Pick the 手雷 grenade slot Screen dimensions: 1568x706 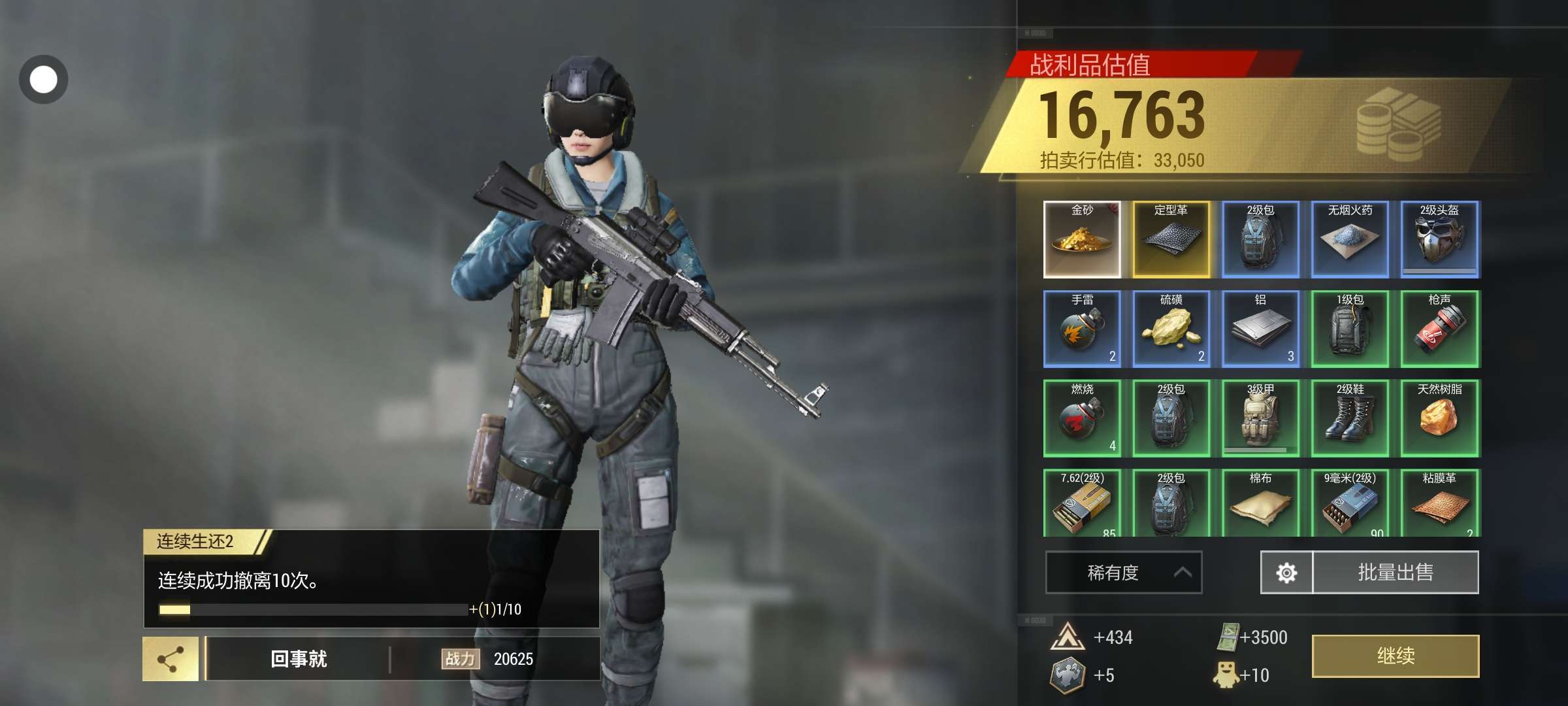(1082, 328)
